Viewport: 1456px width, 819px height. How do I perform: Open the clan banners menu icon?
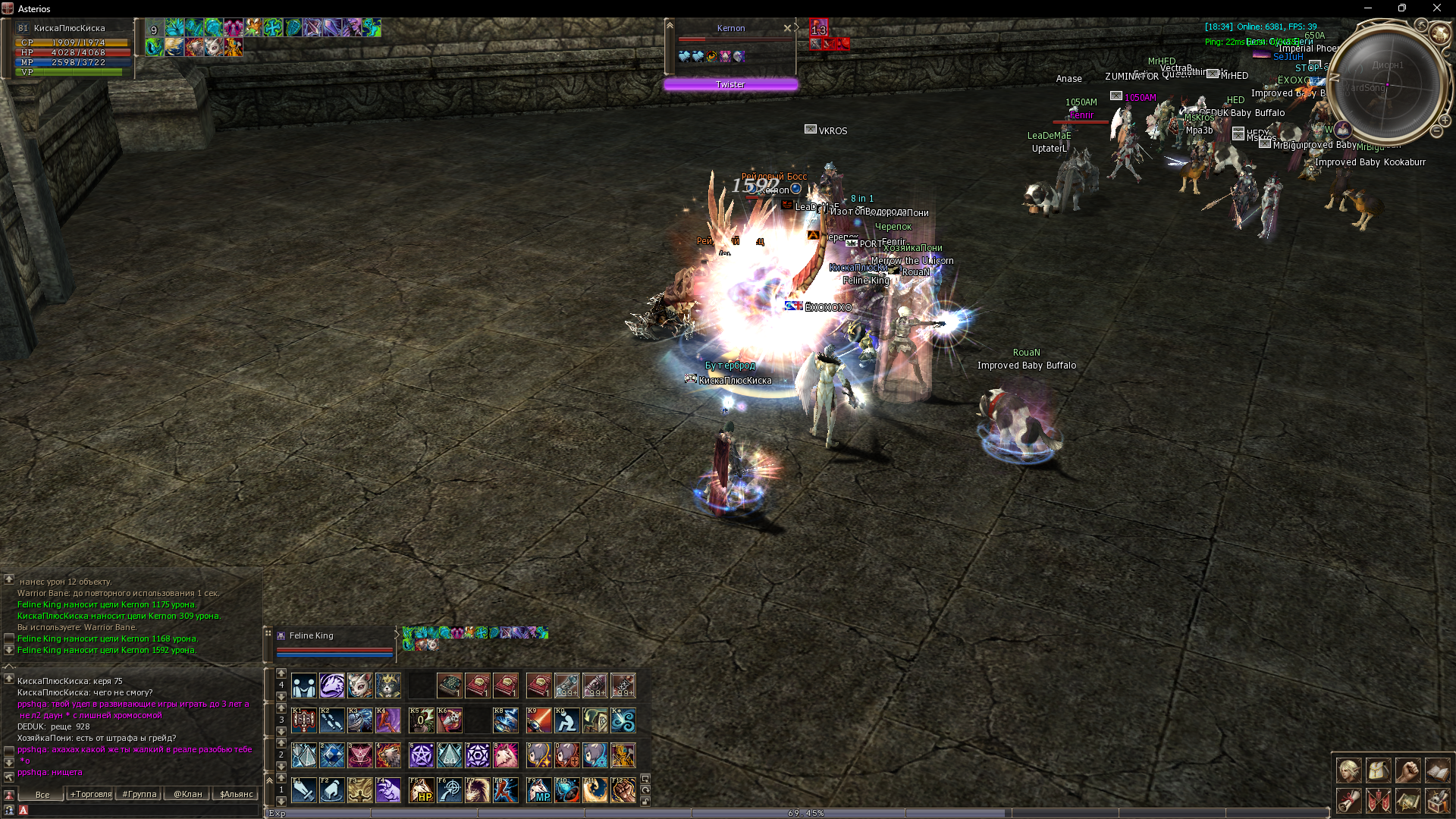[x=1378, y=800]
